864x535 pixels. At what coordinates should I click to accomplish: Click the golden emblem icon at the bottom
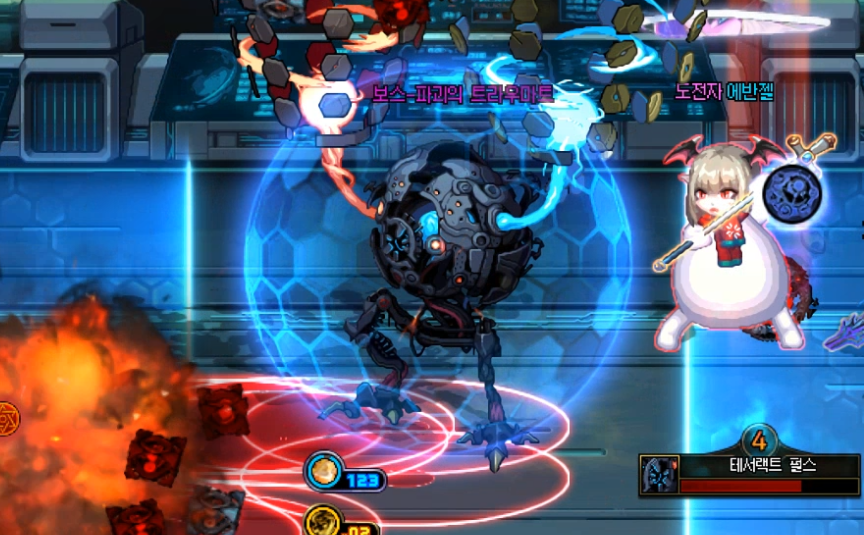[322, 522]
